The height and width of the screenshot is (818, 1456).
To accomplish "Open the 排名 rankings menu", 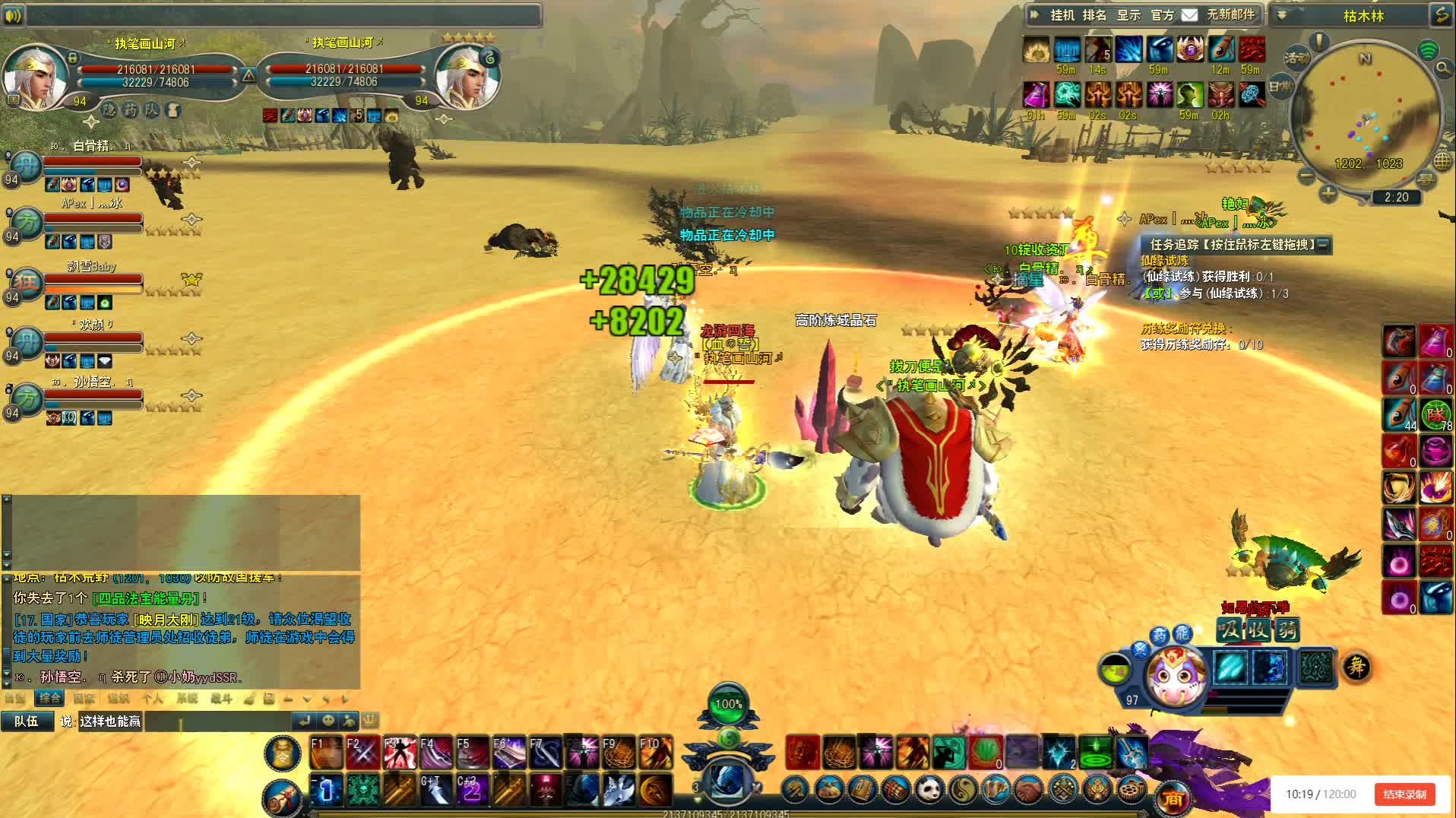I will (1094, 14).
